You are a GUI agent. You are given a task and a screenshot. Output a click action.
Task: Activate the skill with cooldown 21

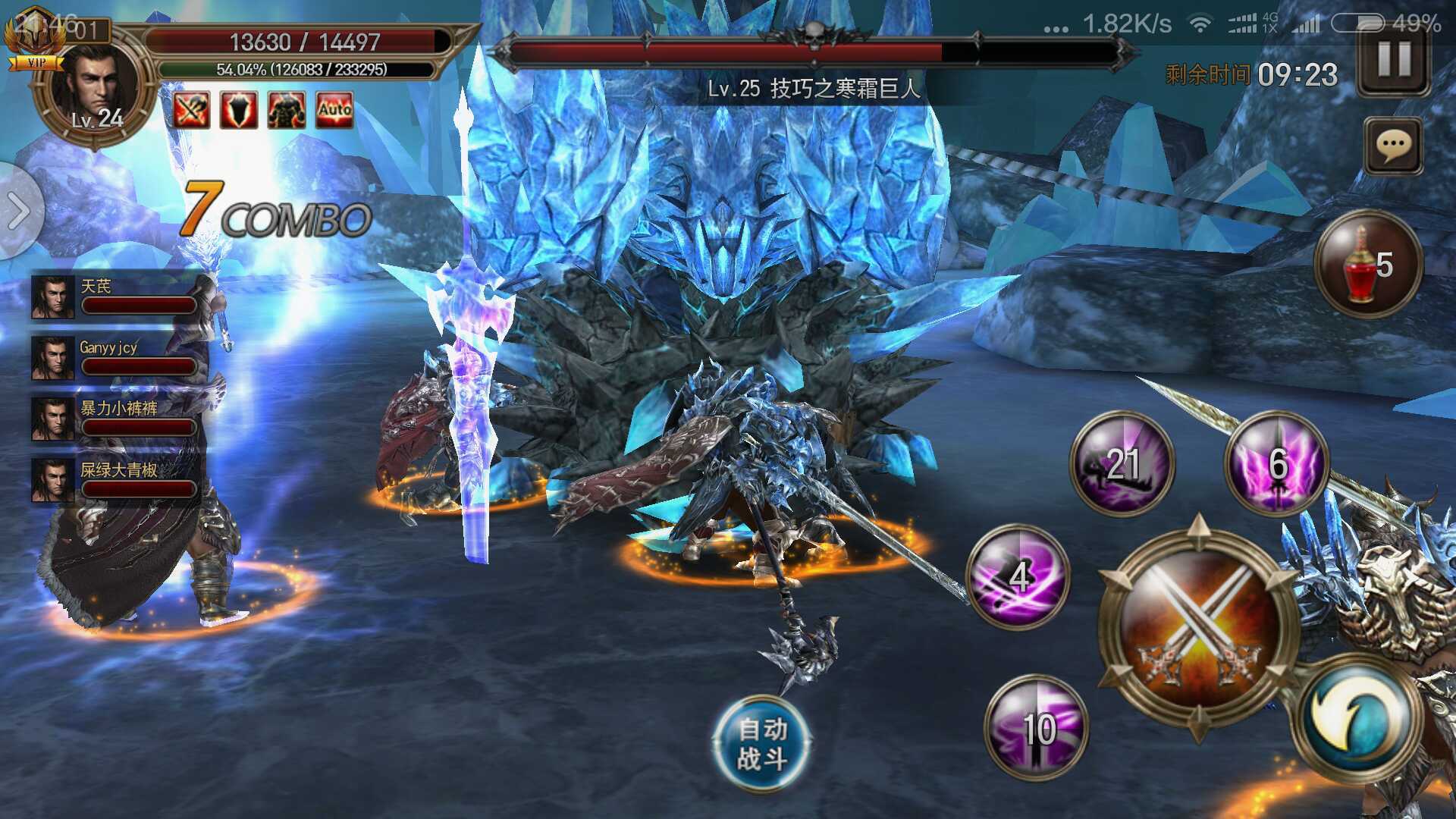click(x=1122, y=463)
